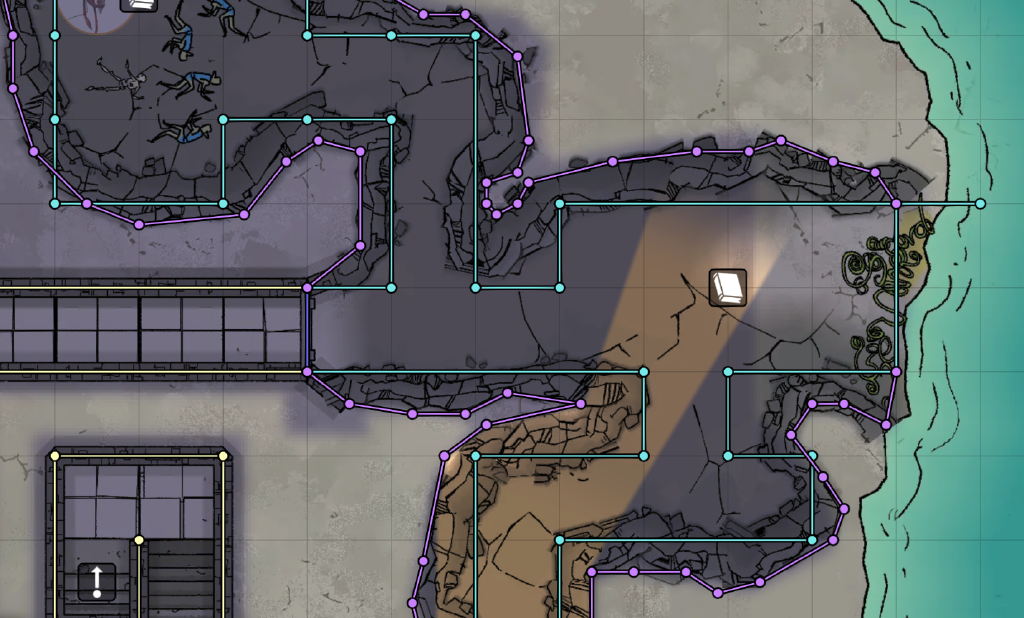Open the journal note book icon in the lit cave
Screen dimensions: 1024x618
coord(727,287)
